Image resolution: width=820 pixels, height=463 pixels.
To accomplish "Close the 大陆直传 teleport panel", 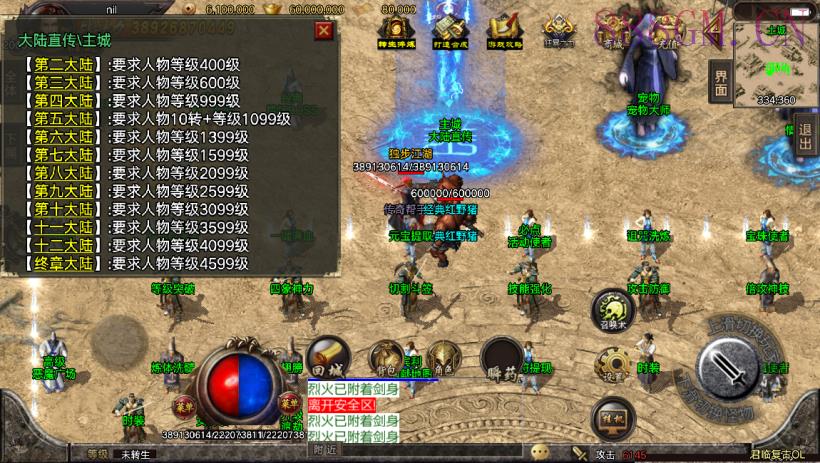I will tap(322, 30).
